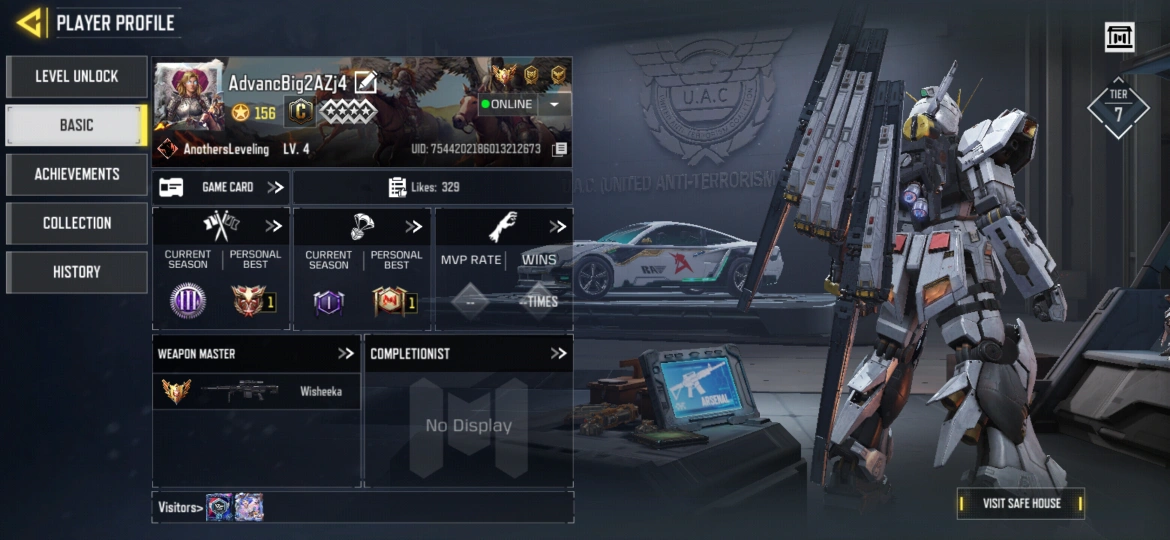The width and height of the screenshot is (1170, 540).
Task: Open the Achievements tab
Action: coord(76,174)
